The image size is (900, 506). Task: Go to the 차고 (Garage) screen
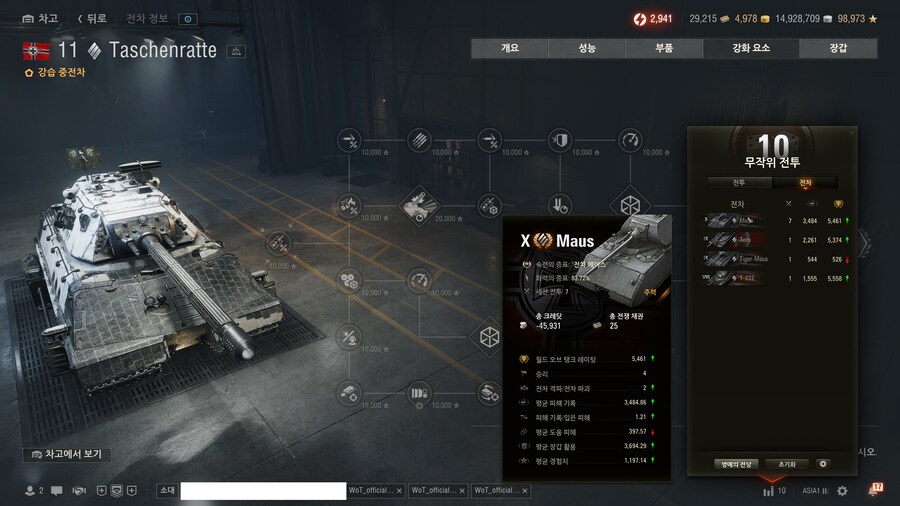point(40,19)
